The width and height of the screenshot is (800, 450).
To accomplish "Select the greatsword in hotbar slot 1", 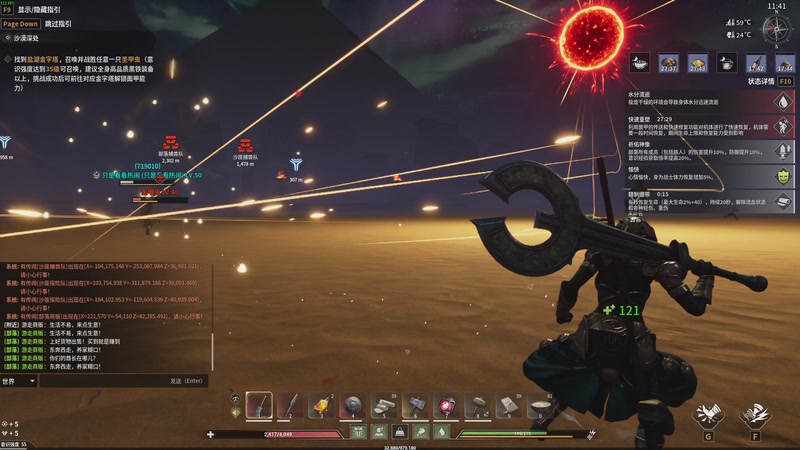I will coord(259,405).
